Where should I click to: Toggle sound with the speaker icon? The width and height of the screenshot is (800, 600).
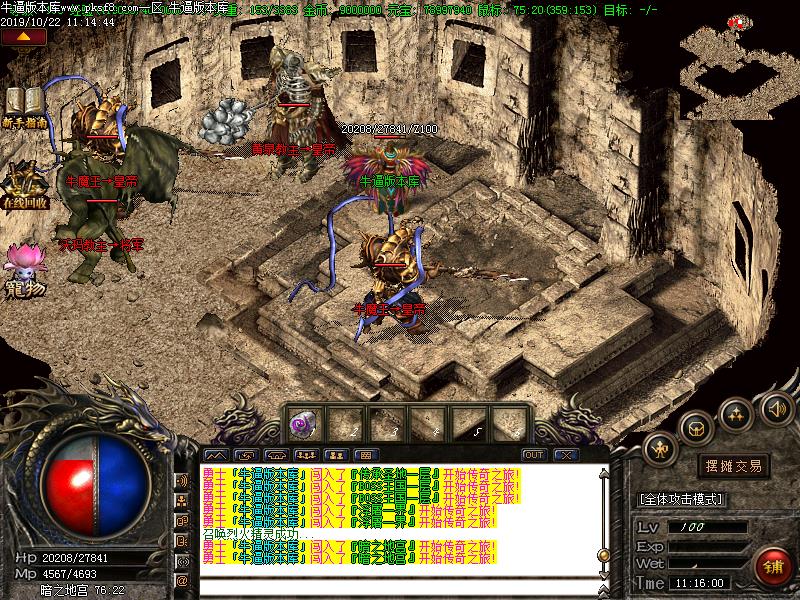775,408
